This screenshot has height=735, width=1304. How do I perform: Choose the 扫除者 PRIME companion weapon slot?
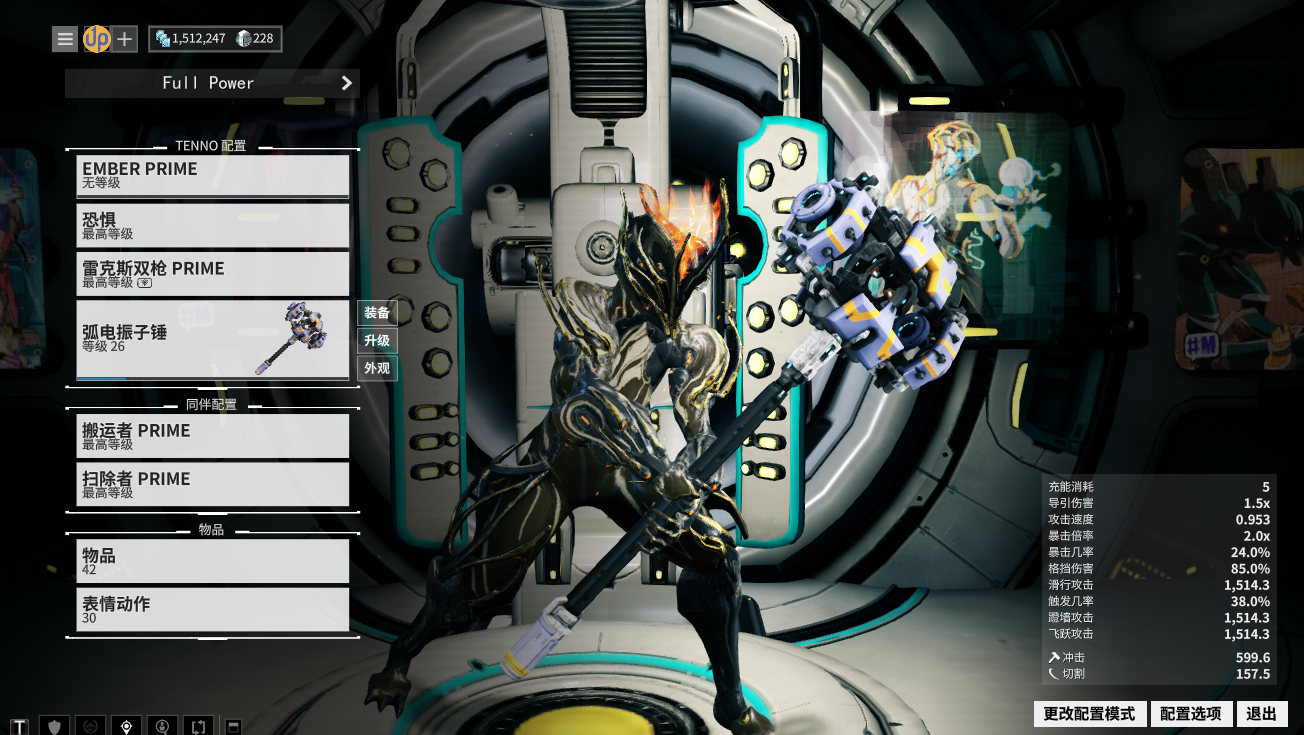[213, 484]
